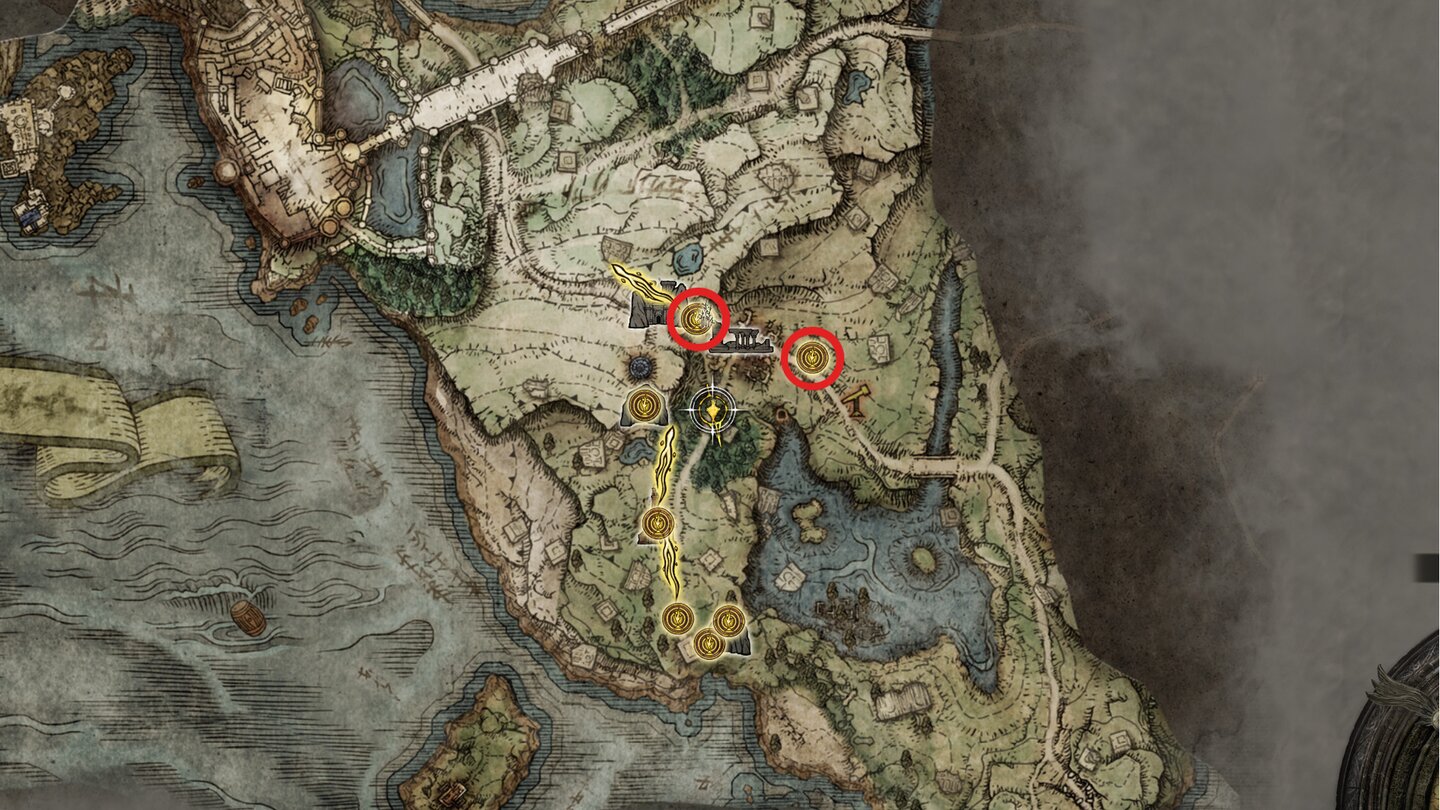Select the player position crosshair marker
Screen dimensions: 1440x810
(x=712, y=408)
